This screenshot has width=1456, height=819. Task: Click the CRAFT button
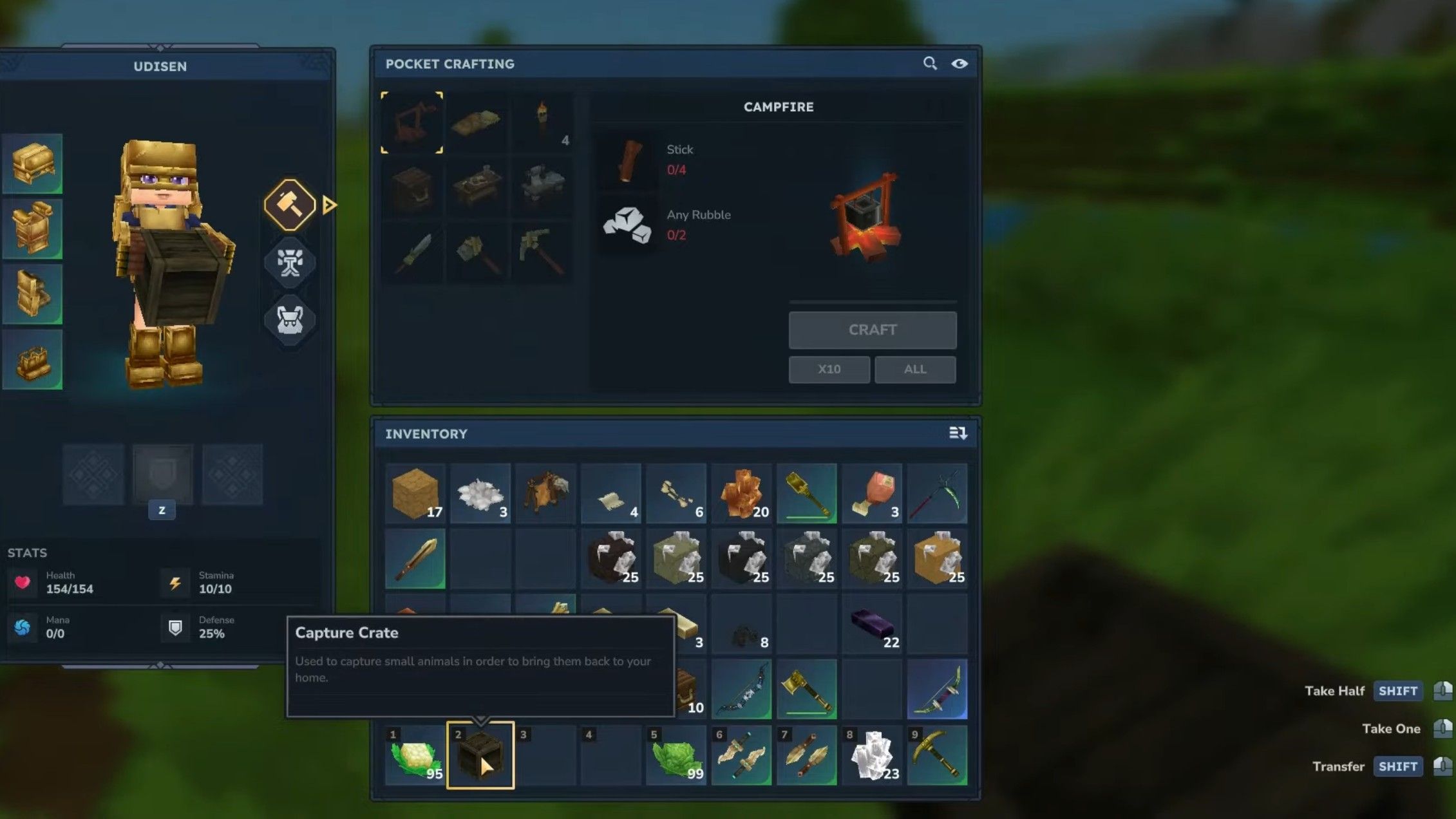pyautogui.click(x=872, y=330)
